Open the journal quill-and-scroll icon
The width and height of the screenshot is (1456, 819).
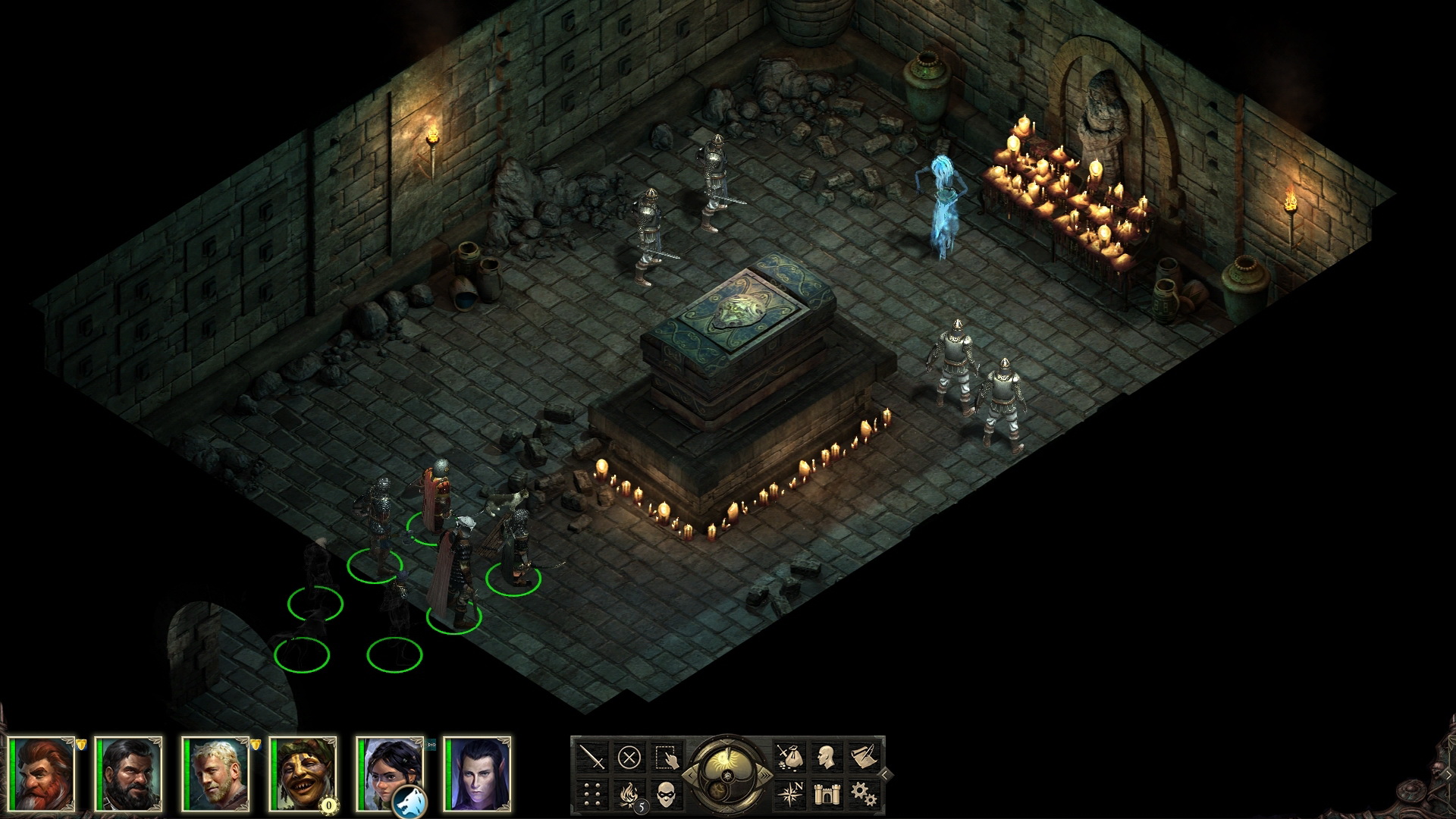tap(863, 758)
